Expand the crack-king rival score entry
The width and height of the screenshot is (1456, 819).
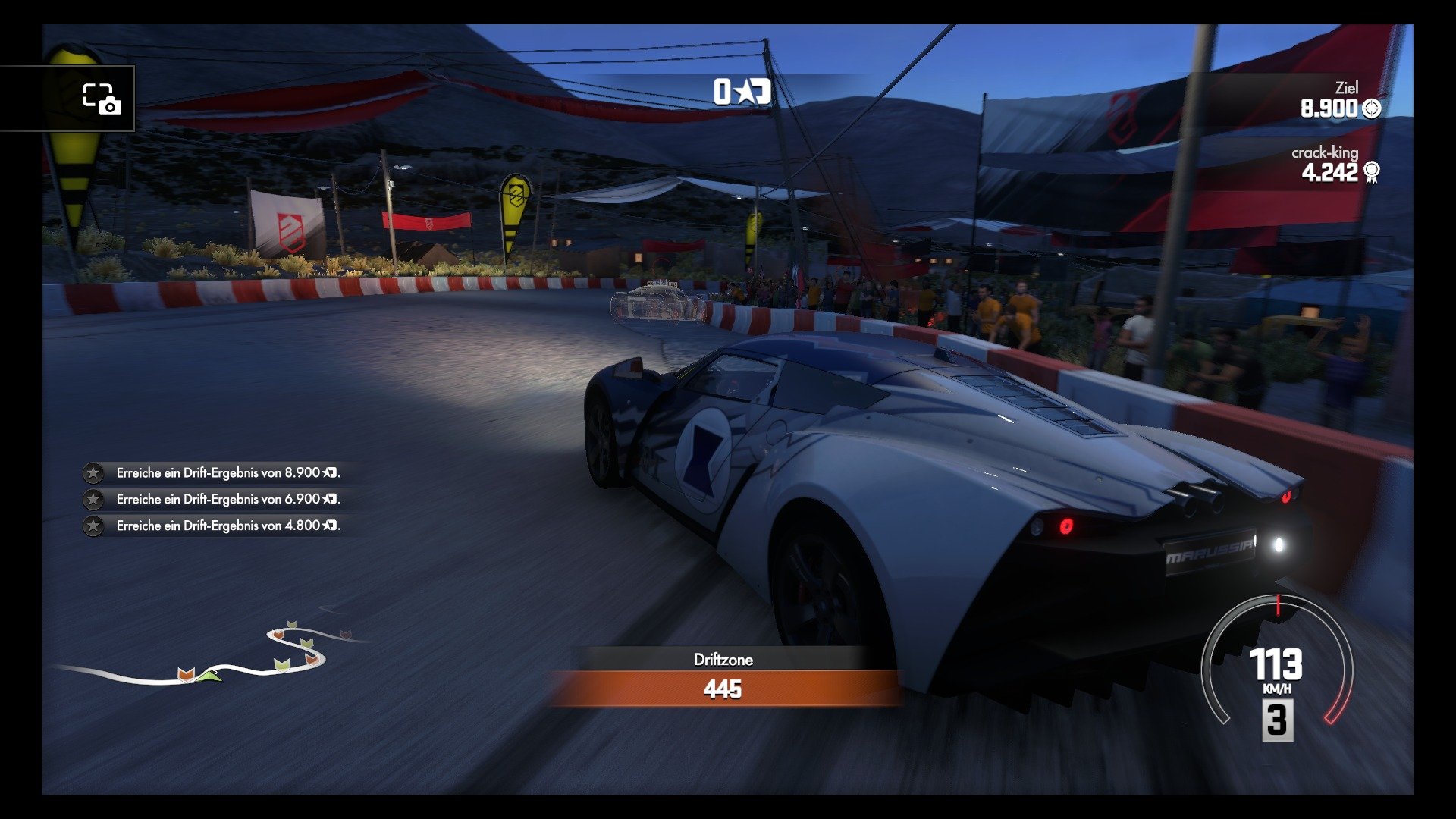(1342, 163)
